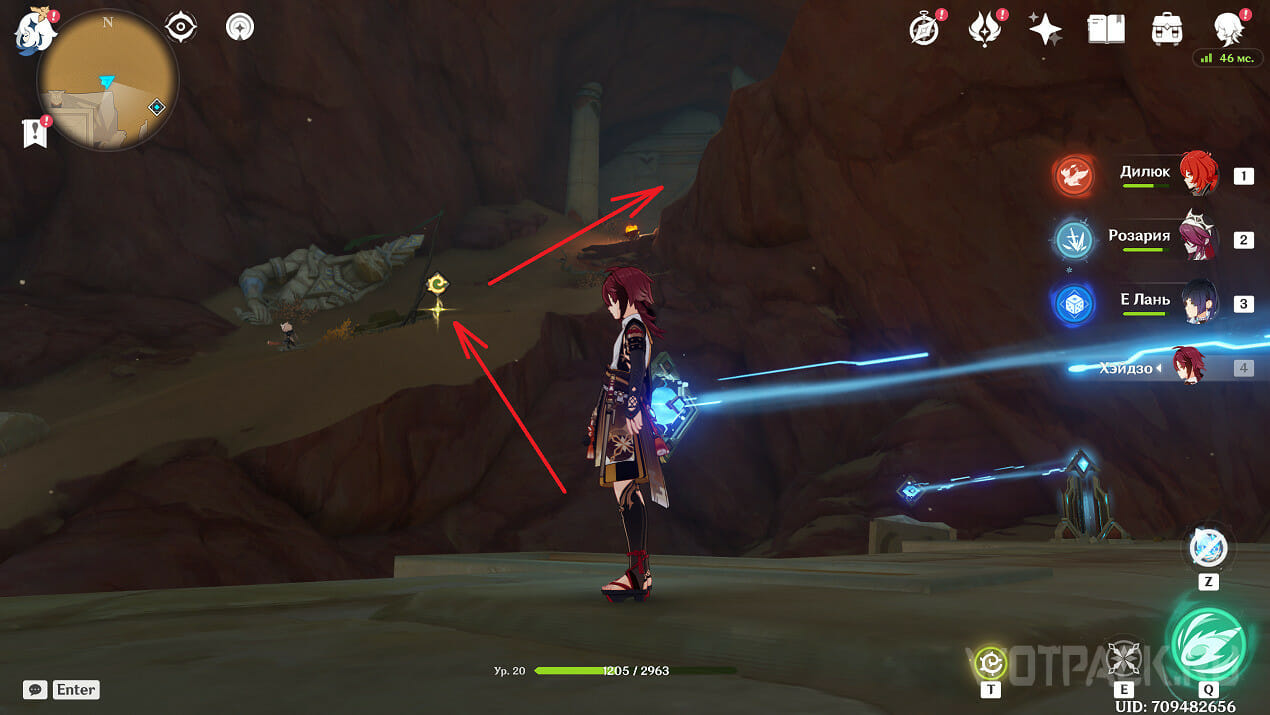Use the yellow gadget icon above T

[x=991, y=661]
